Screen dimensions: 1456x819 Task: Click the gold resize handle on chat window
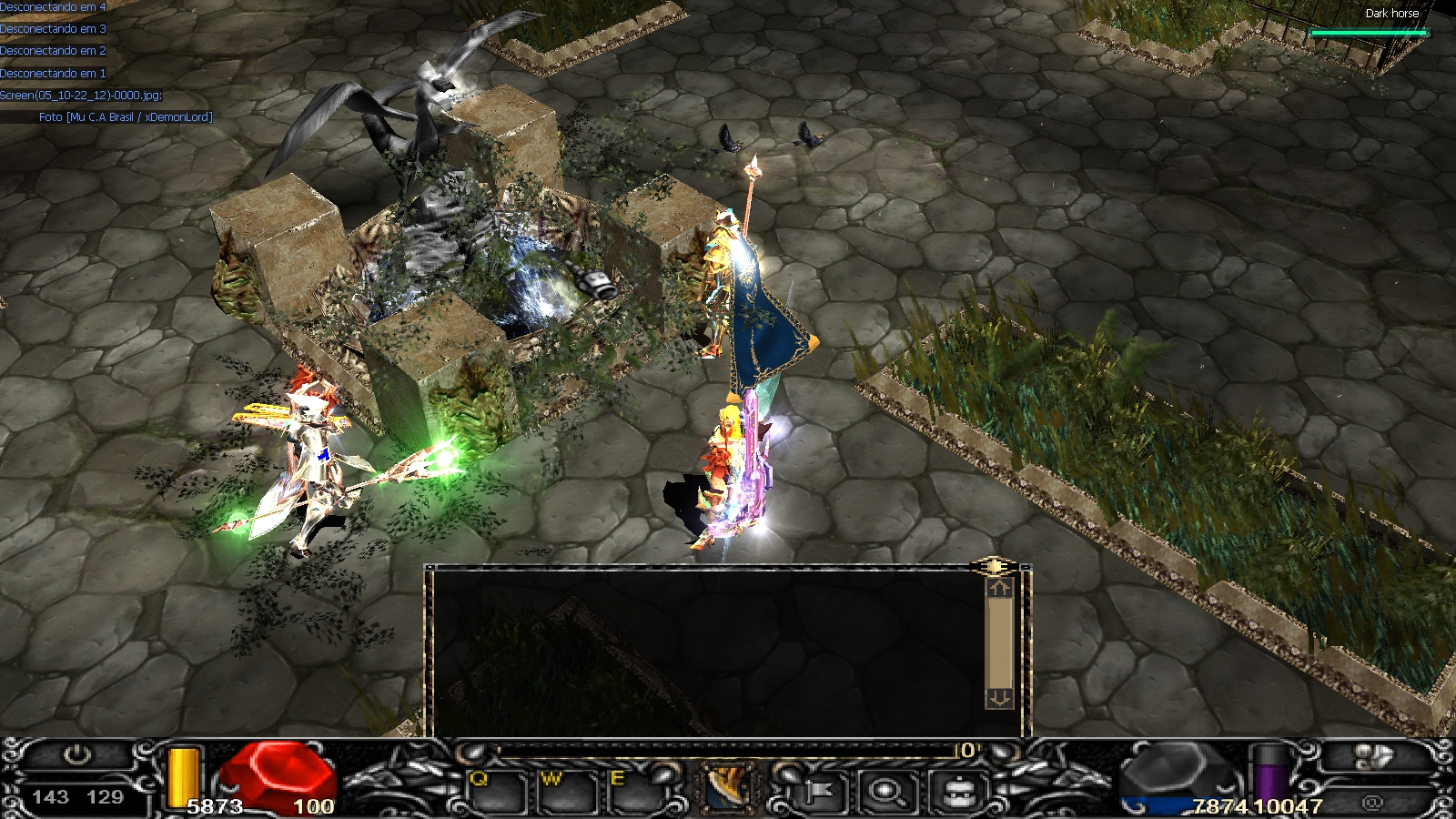point(994,567)
